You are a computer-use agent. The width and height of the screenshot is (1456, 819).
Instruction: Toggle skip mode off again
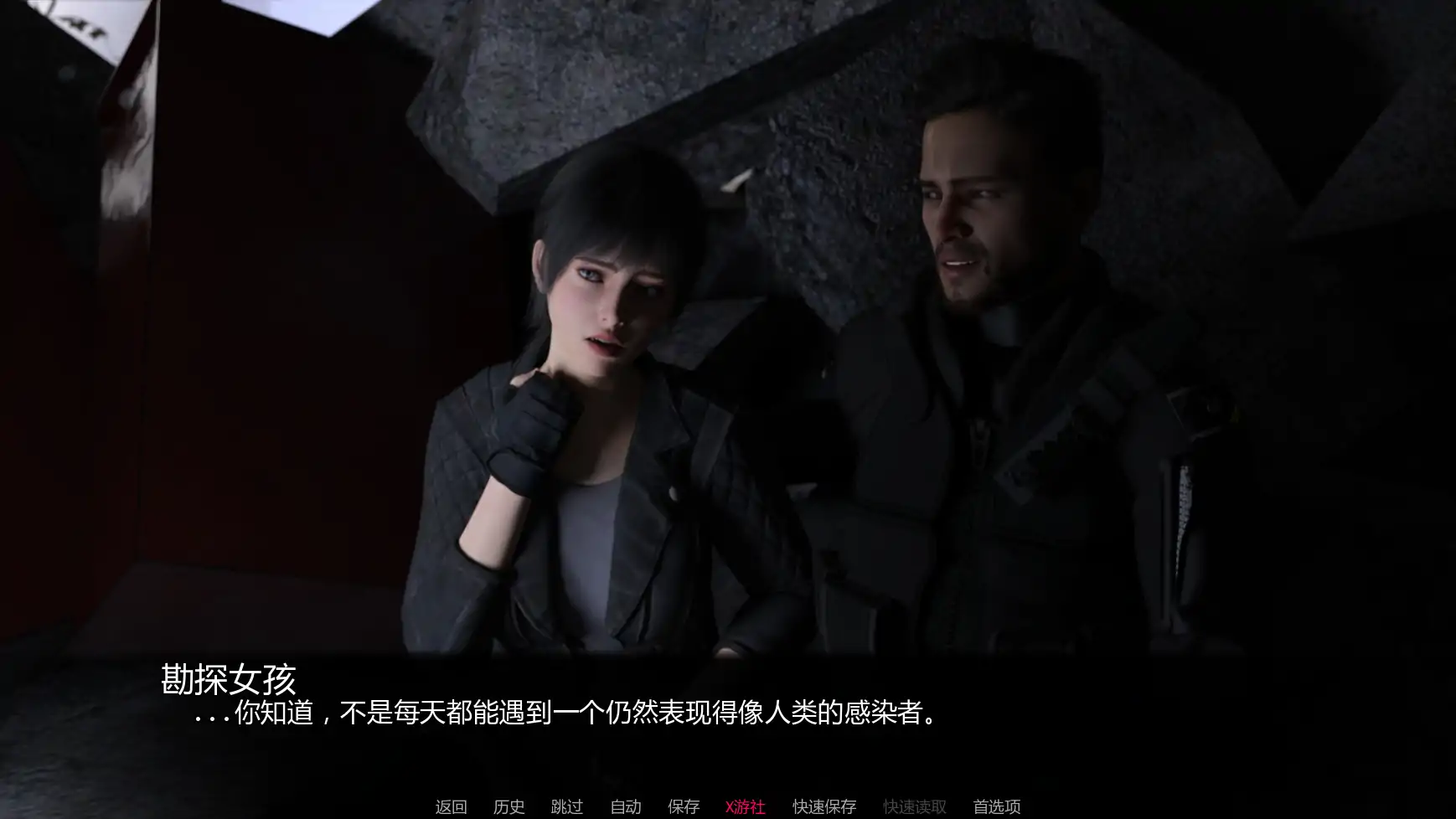pyautogui.click(x=565, y=806)
